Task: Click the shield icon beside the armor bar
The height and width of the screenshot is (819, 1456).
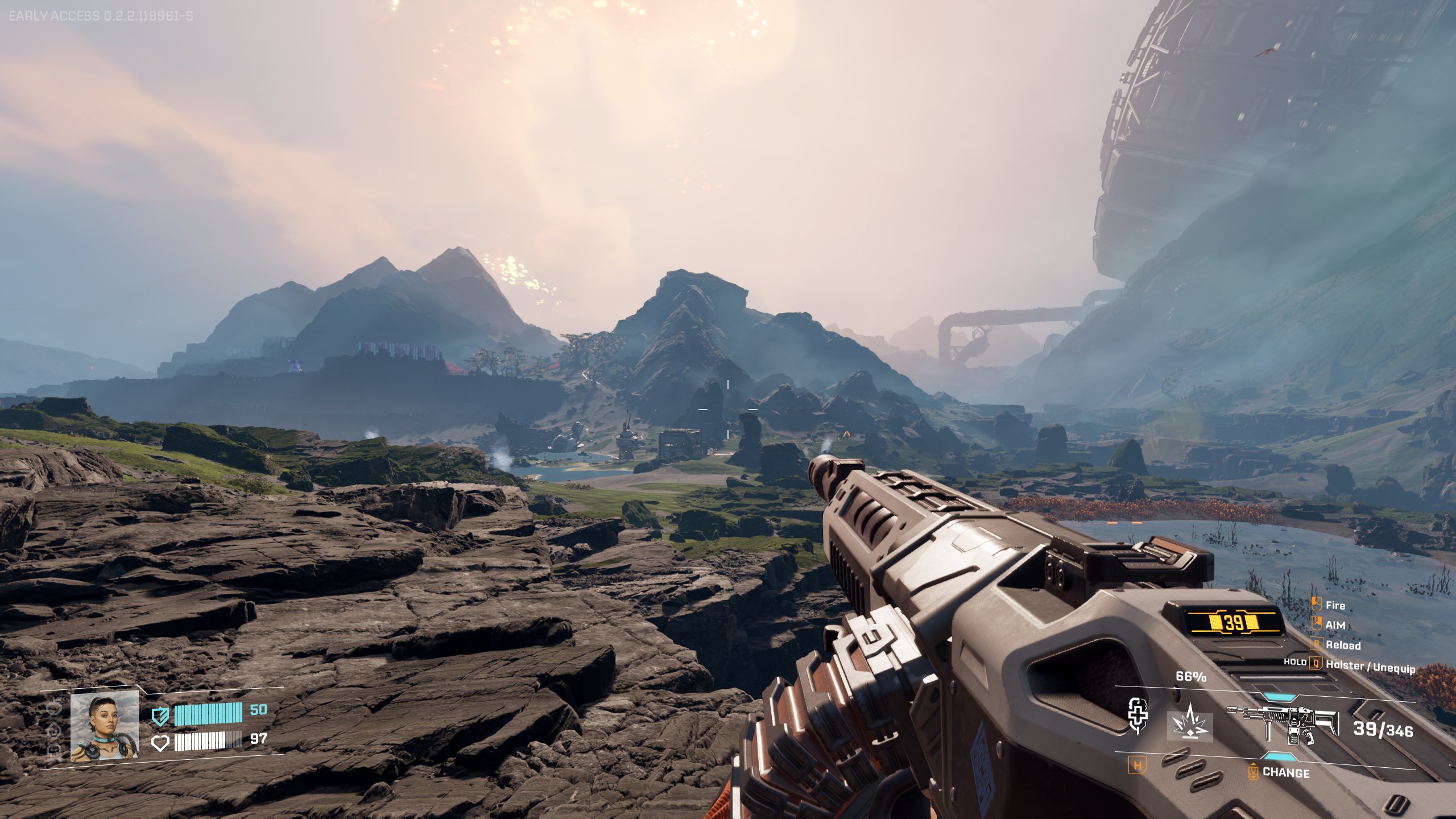Action: [160, 716]
